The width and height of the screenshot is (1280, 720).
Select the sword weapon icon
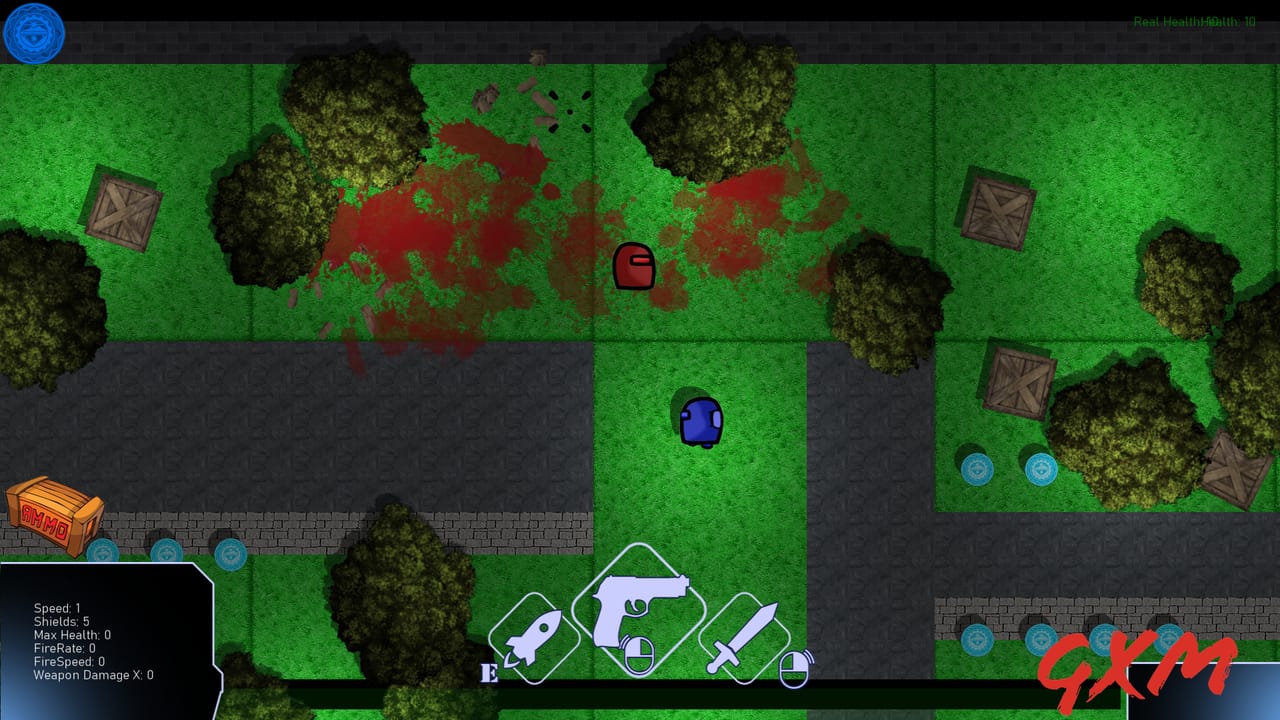point(745,638)
